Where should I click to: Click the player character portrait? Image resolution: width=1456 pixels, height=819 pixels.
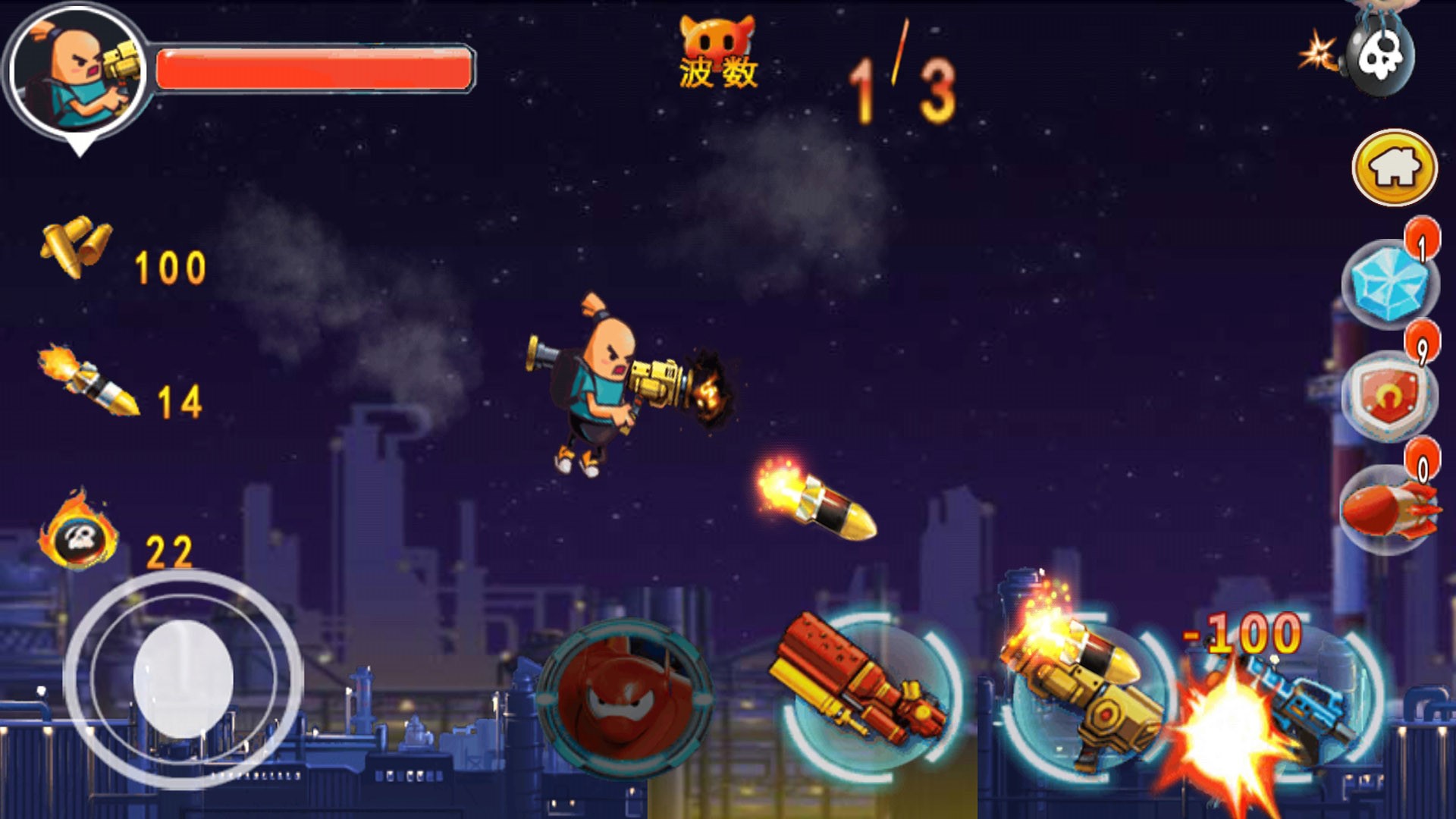click(x=78, y=72)
